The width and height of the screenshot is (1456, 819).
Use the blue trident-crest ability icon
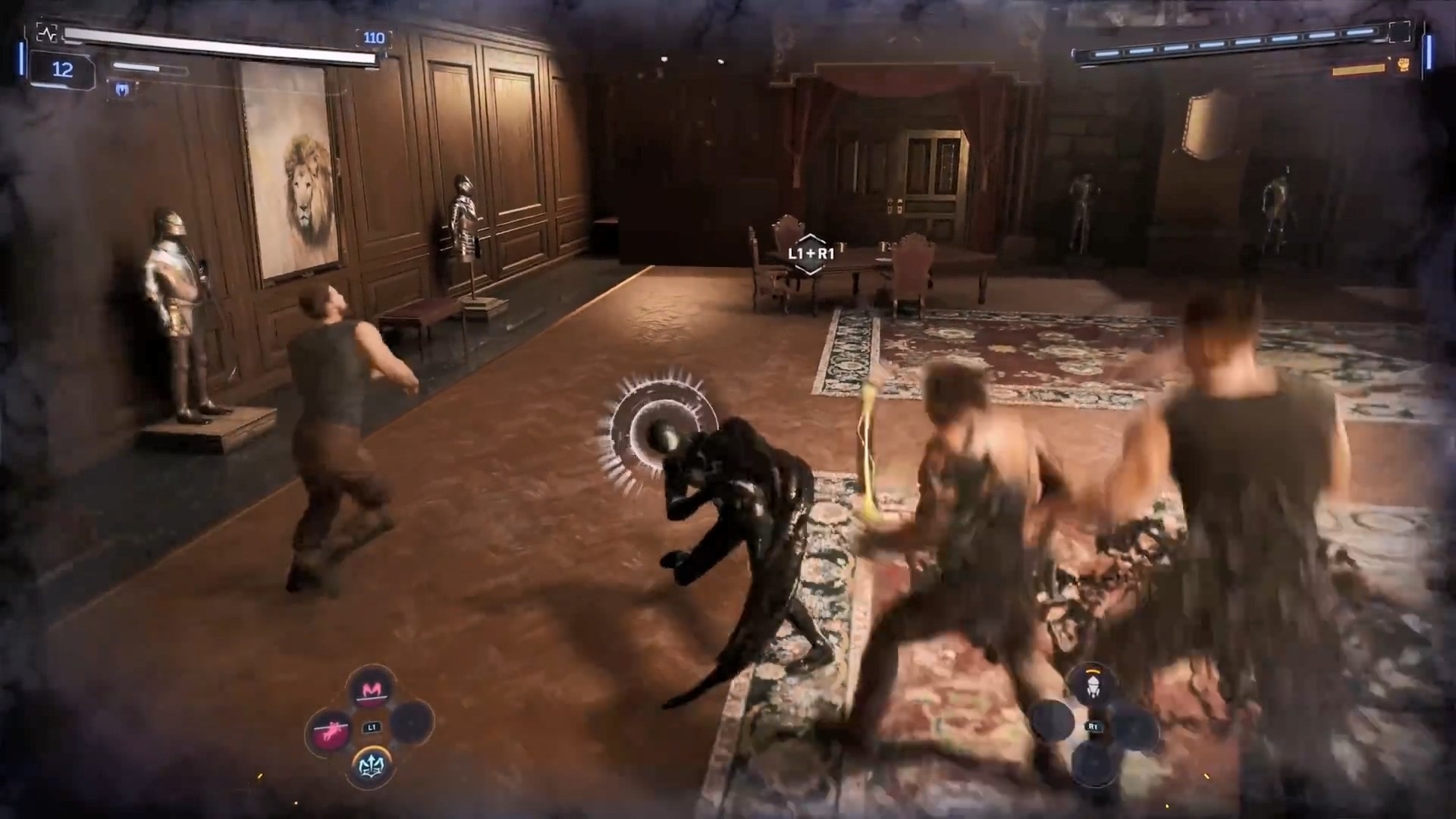pyautogui.click(x=372, y=766)
